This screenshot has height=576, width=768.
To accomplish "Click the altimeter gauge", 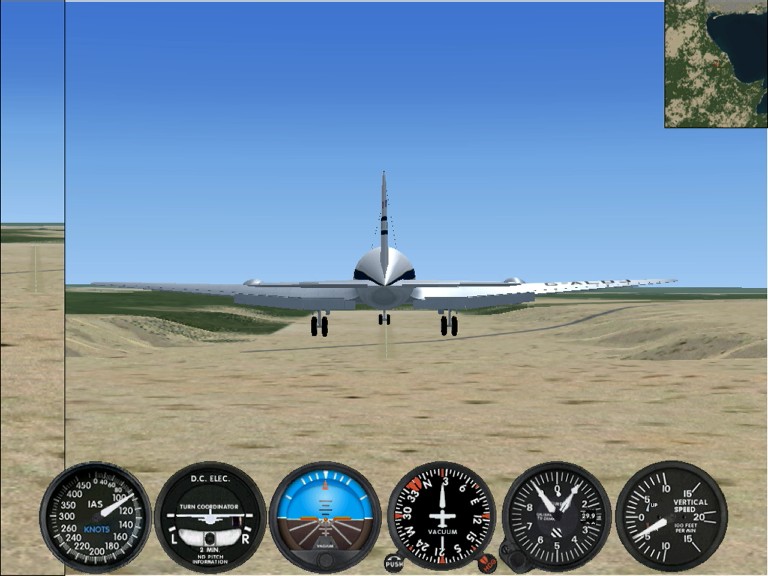I will point(557,516).
